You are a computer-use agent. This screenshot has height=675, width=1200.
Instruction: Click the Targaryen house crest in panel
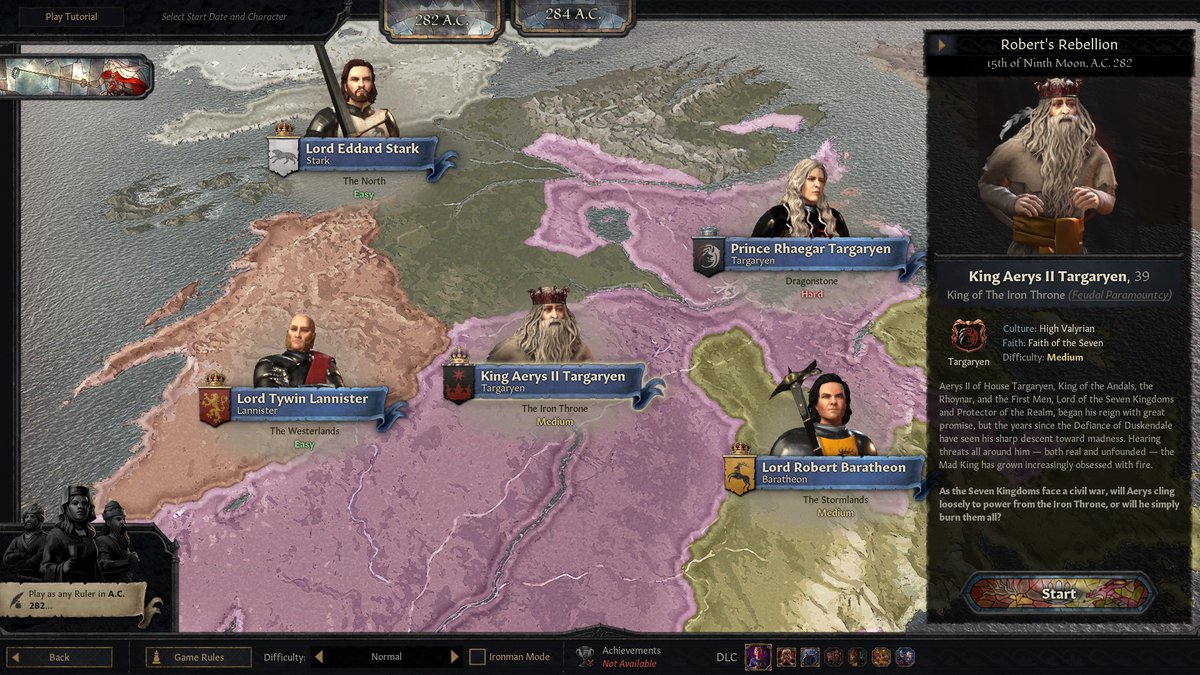(968, 337)
